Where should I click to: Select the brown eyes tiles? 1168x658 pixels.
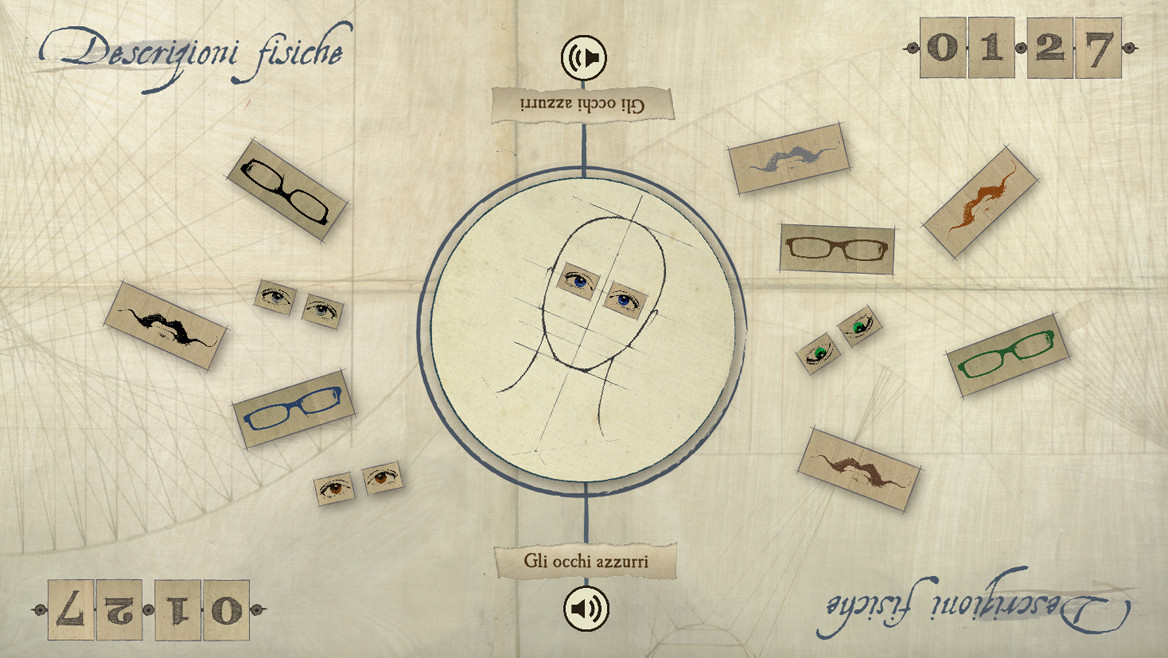point(358,483)
